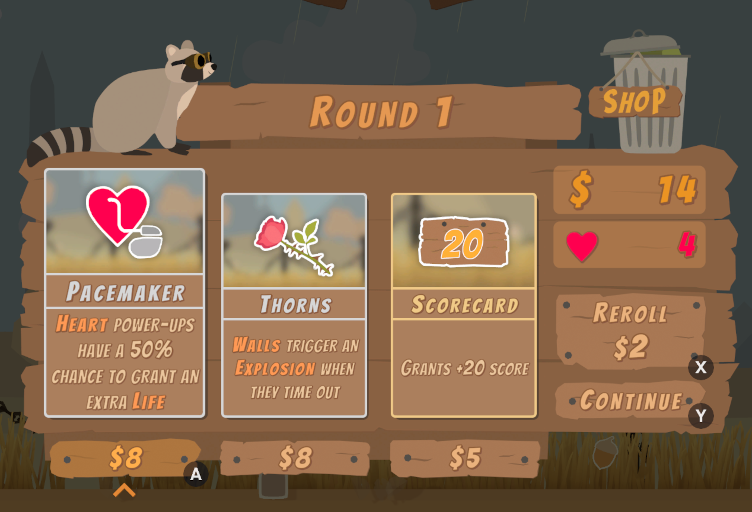Viewport: 752px width, 512px height.
Task: Buy Pacemaker with the $8 price tag
Action: click(126, 458)
